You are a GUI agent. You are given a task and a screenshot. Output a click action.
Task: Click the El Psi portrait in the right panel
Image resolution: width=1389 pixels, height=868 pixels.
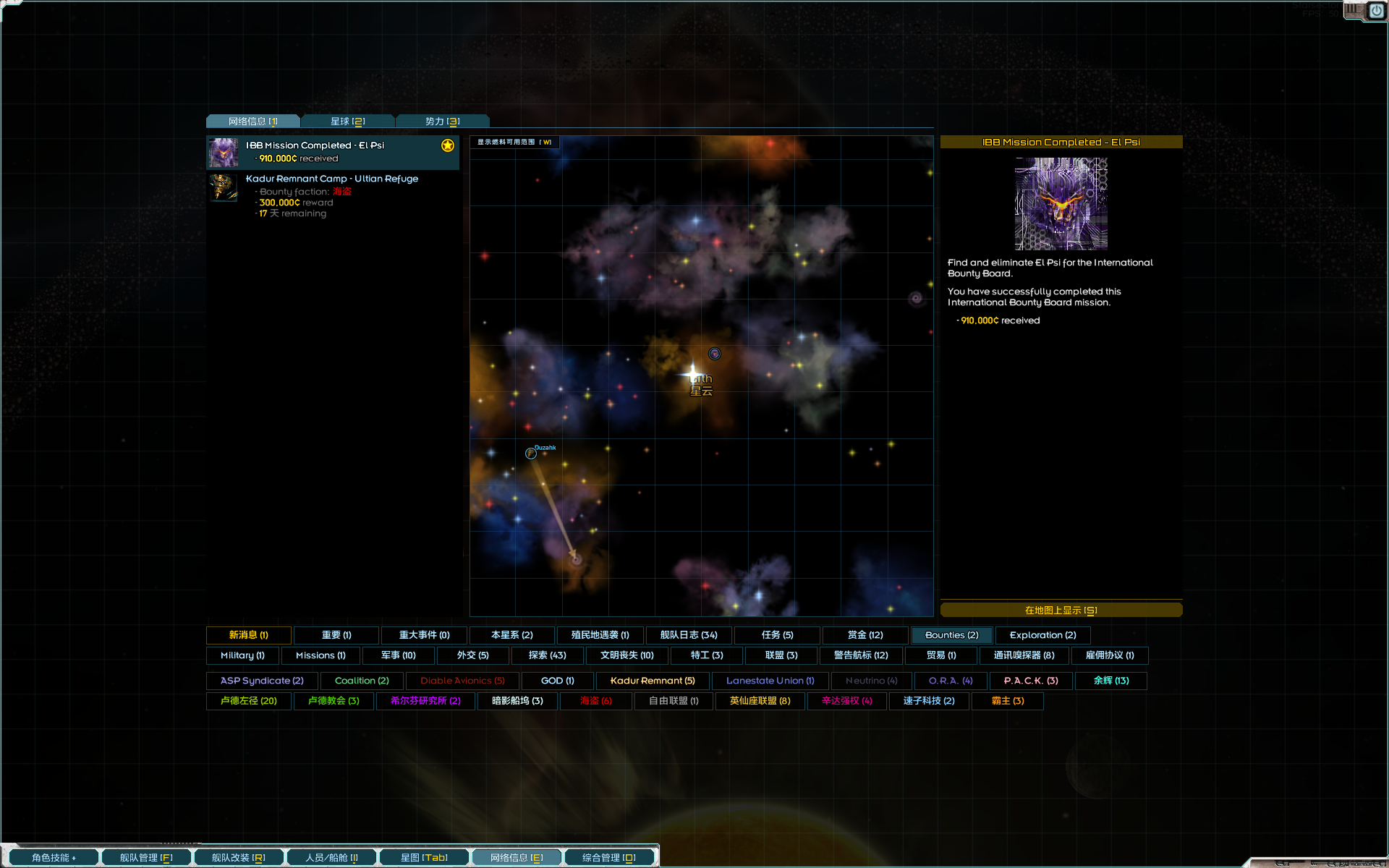pyautogui.click(x=1061, y=203)
